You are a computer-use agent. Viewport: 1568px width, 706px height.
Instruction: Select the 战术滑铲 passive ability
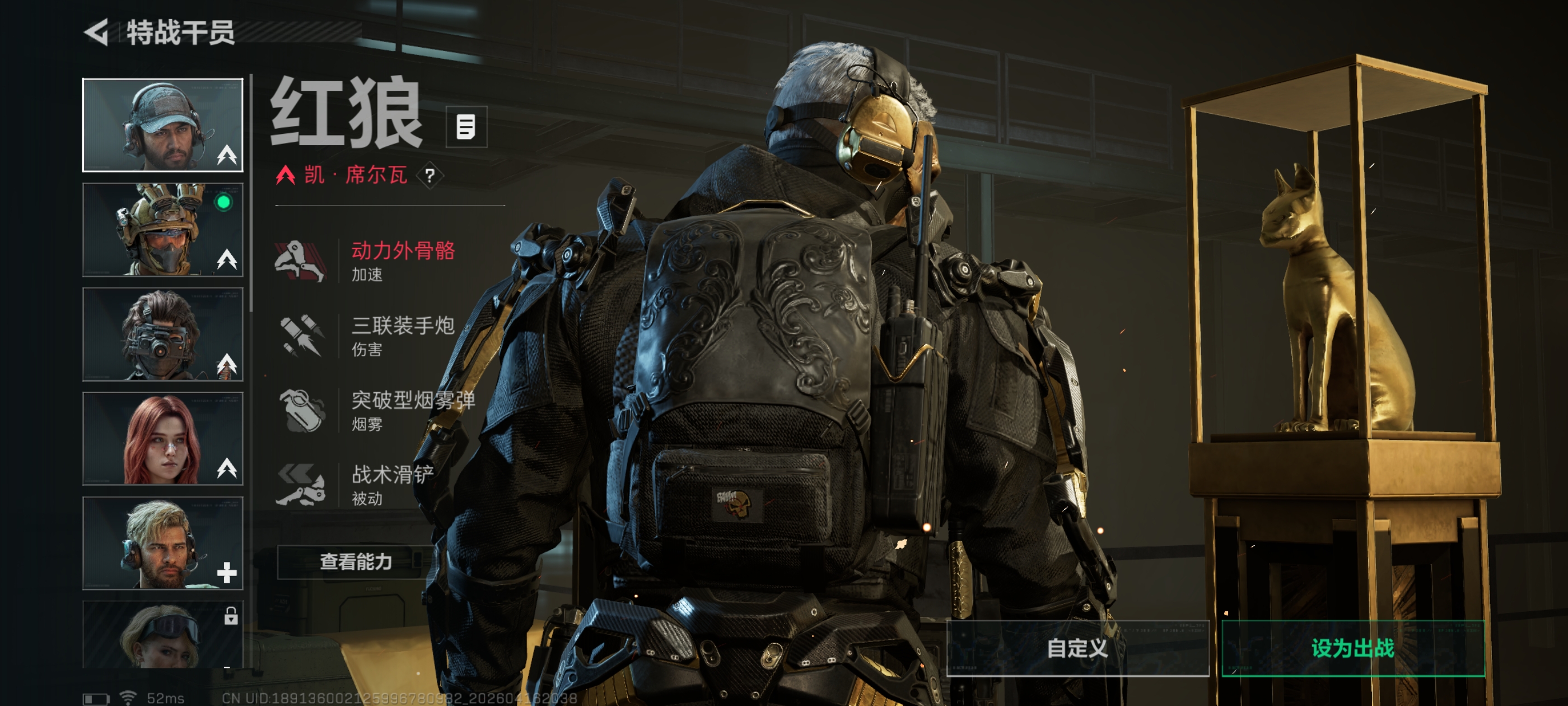point(365,485)
